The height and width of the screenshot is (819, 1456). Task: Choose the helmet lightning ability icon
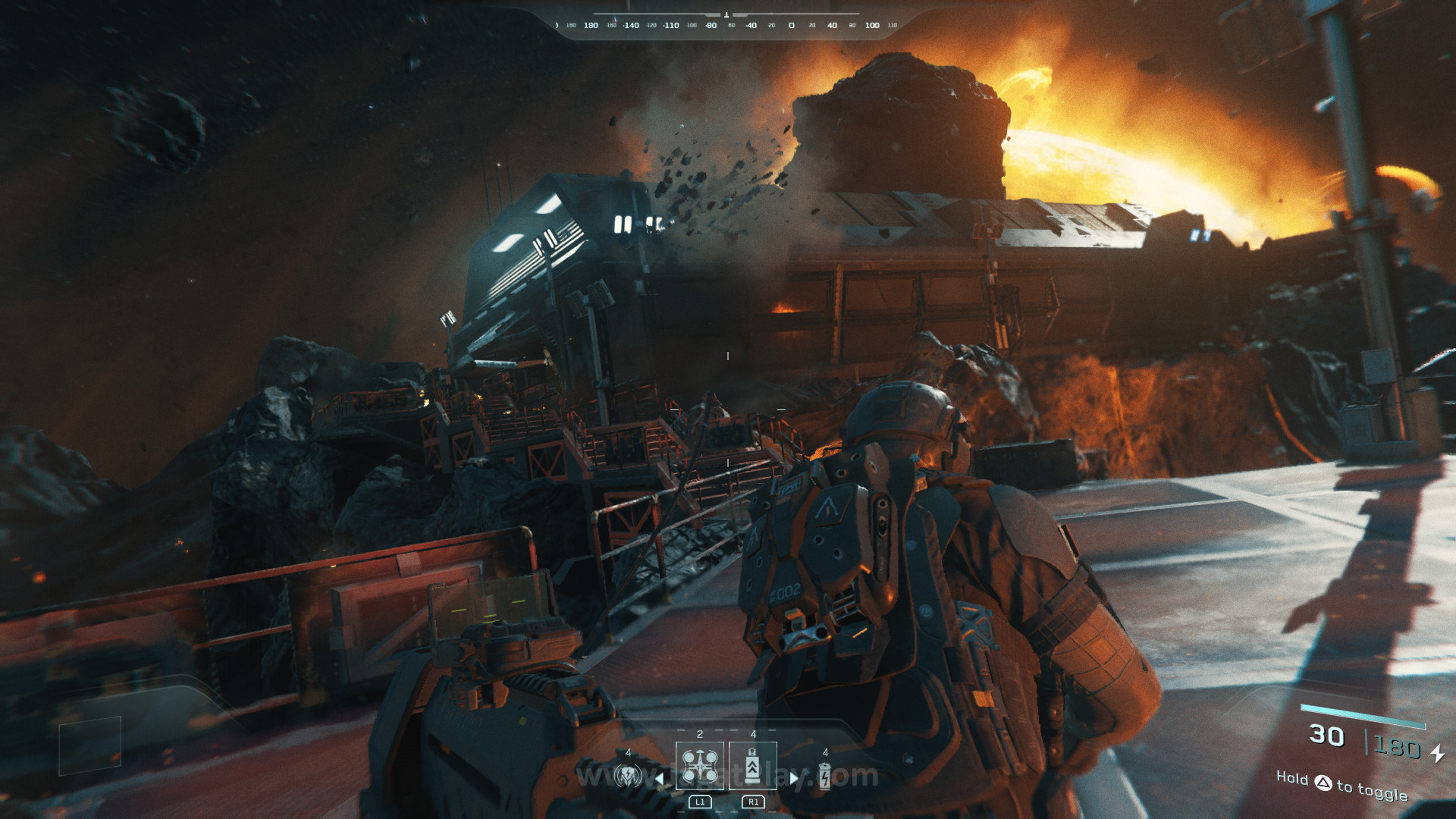(x=628, y=776)
